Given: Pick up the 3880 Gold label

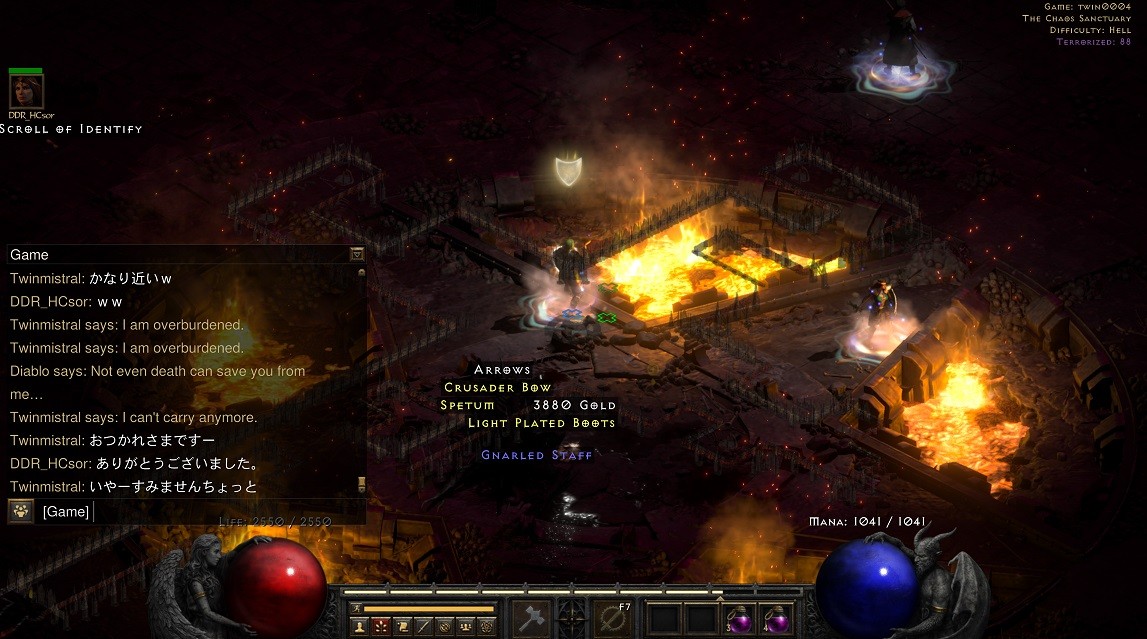Looking at the screenshot, I should pos(575,405).
